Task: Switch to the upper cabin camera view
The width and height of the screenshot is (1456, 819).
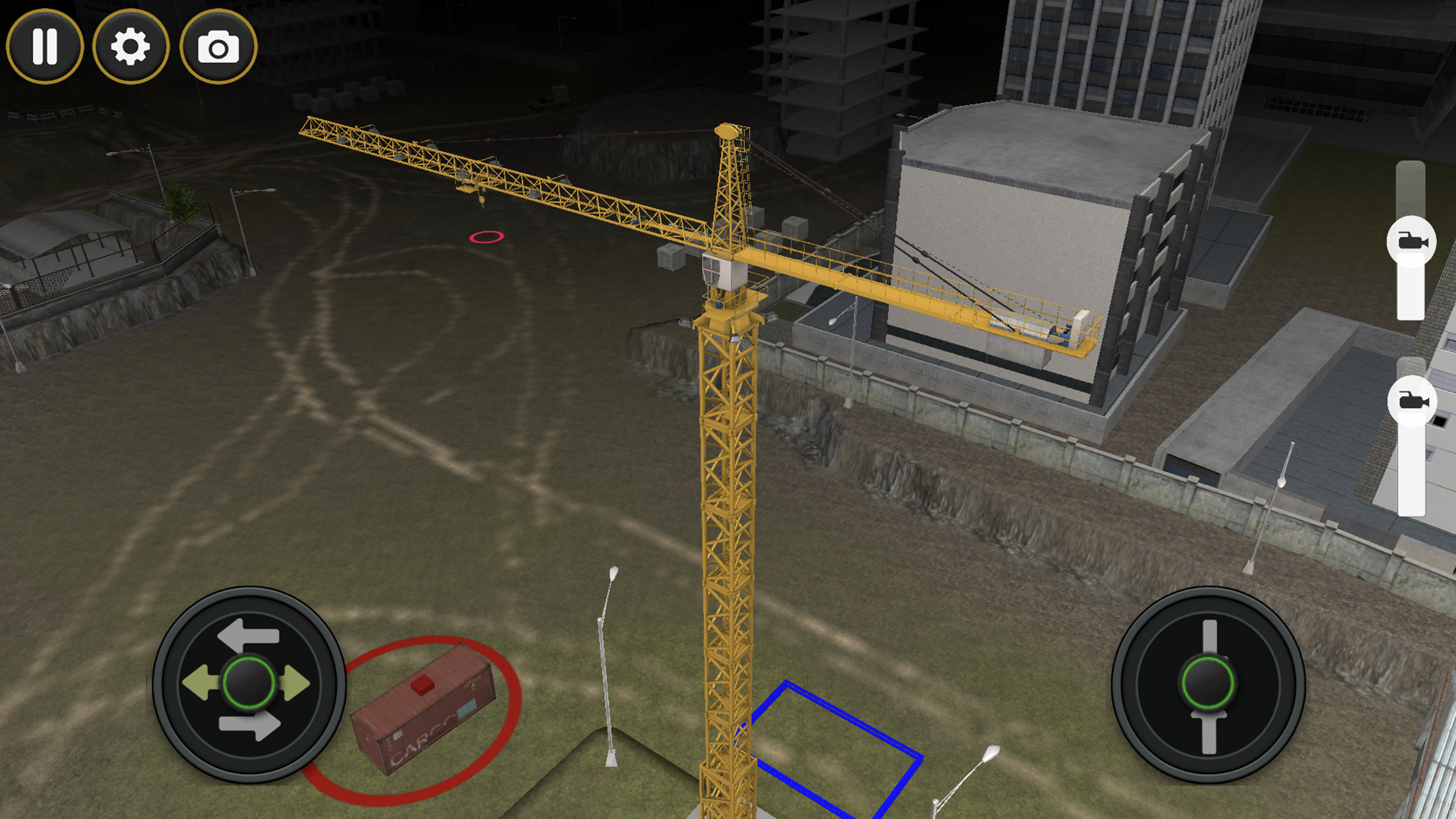Action: tap(1411, 241)
